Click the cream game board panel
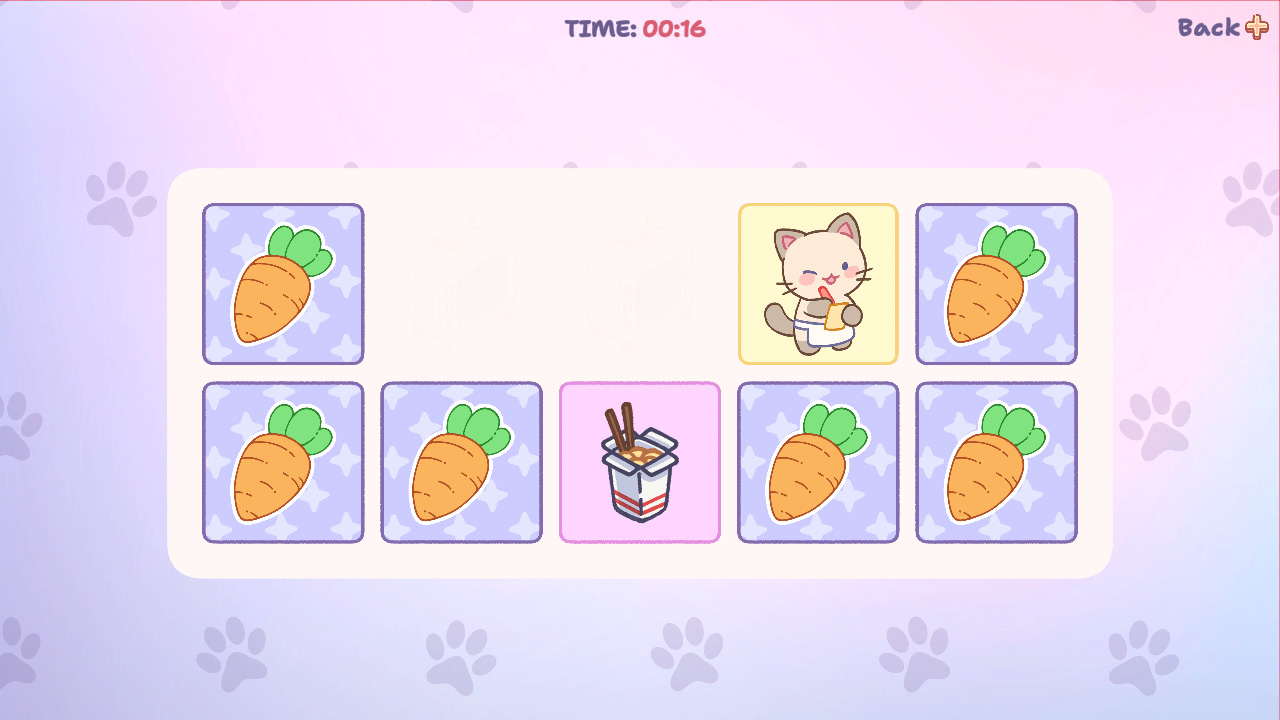The height and width of the screenshot is (720, 1280). [x=640, y=560]
